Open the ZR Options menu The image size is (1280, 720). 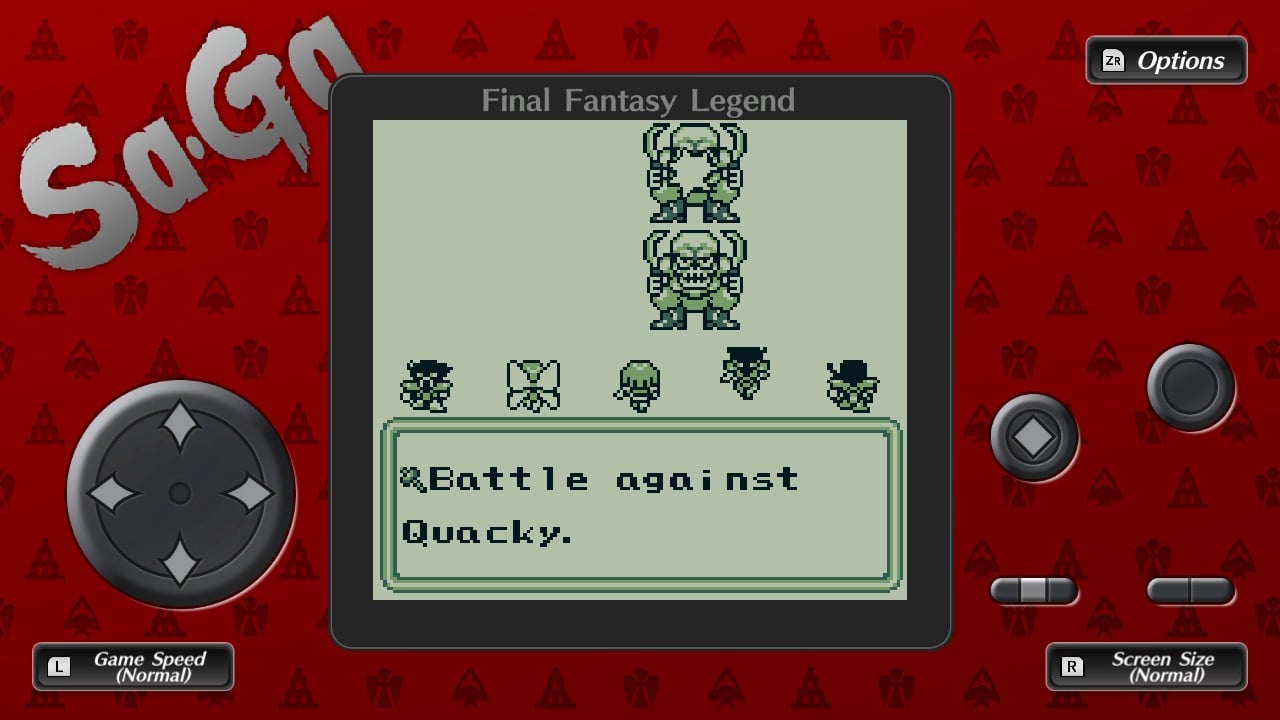coord(1165,60)
